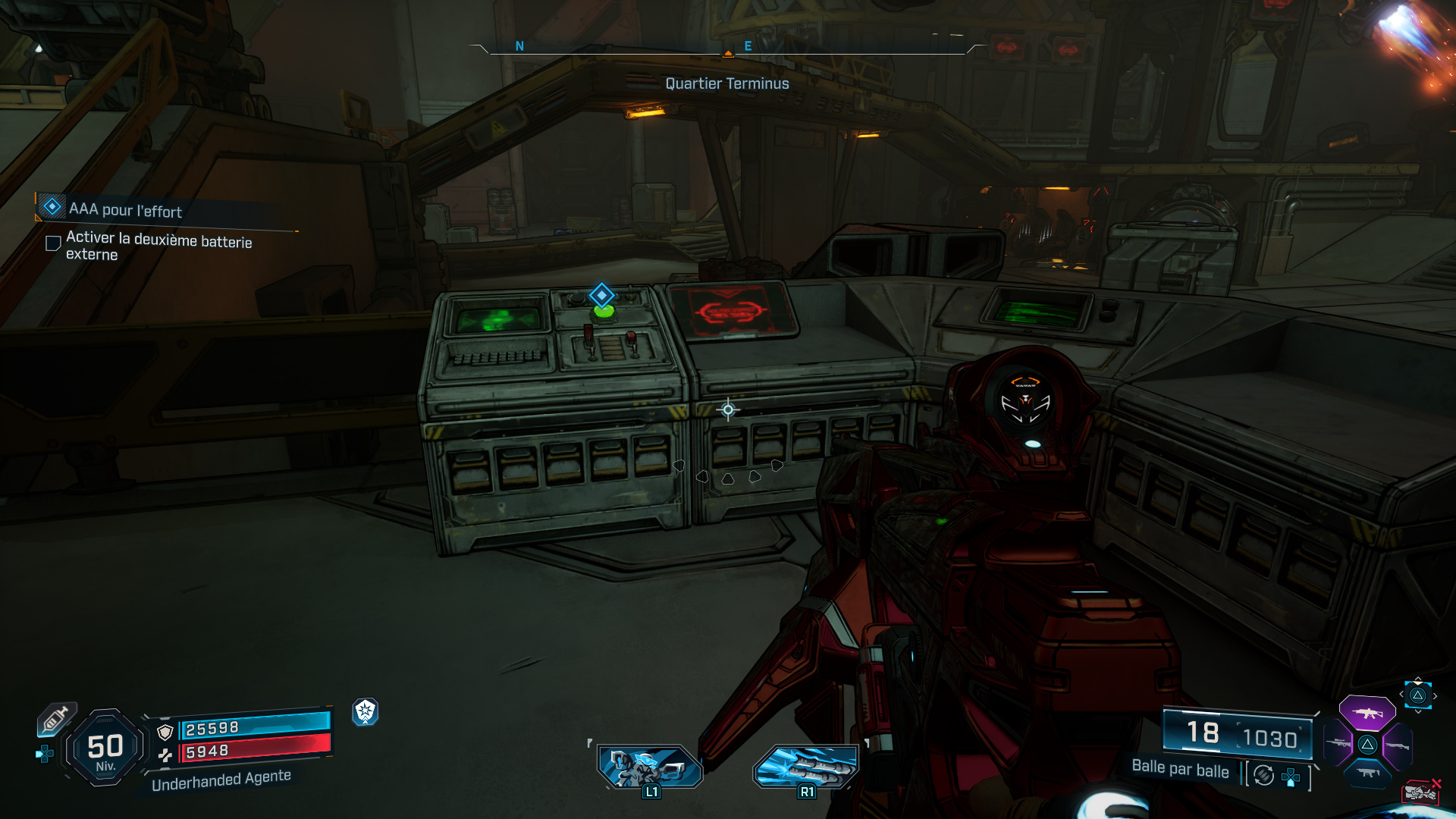The width and height of the screenshot is (1456, 819).
Task: Select the red crossed-out vehicle icon
Action: pyautogui.click(x=1420, y=792)
